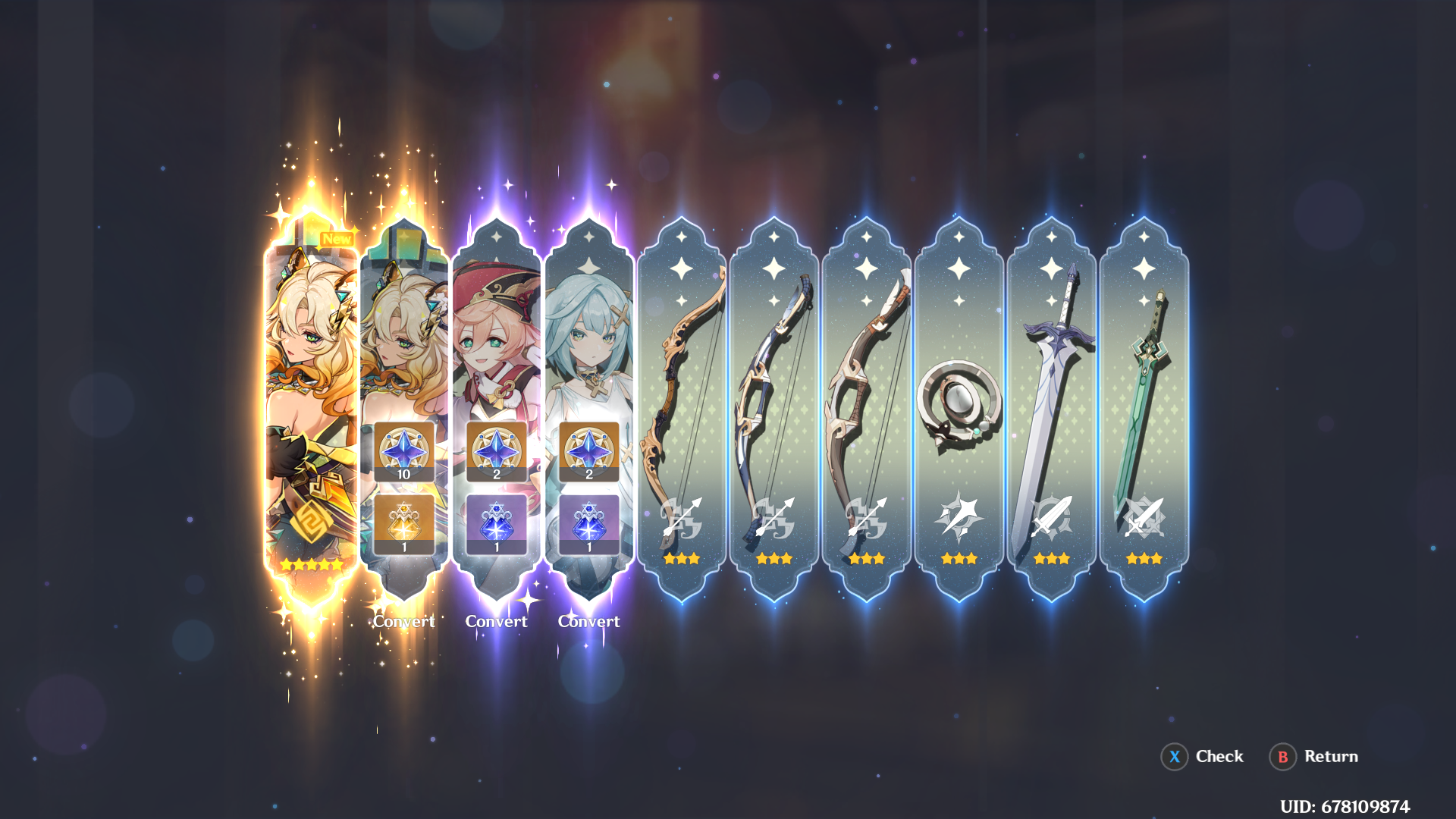Click the red B controller button icon

(1282, 756)
